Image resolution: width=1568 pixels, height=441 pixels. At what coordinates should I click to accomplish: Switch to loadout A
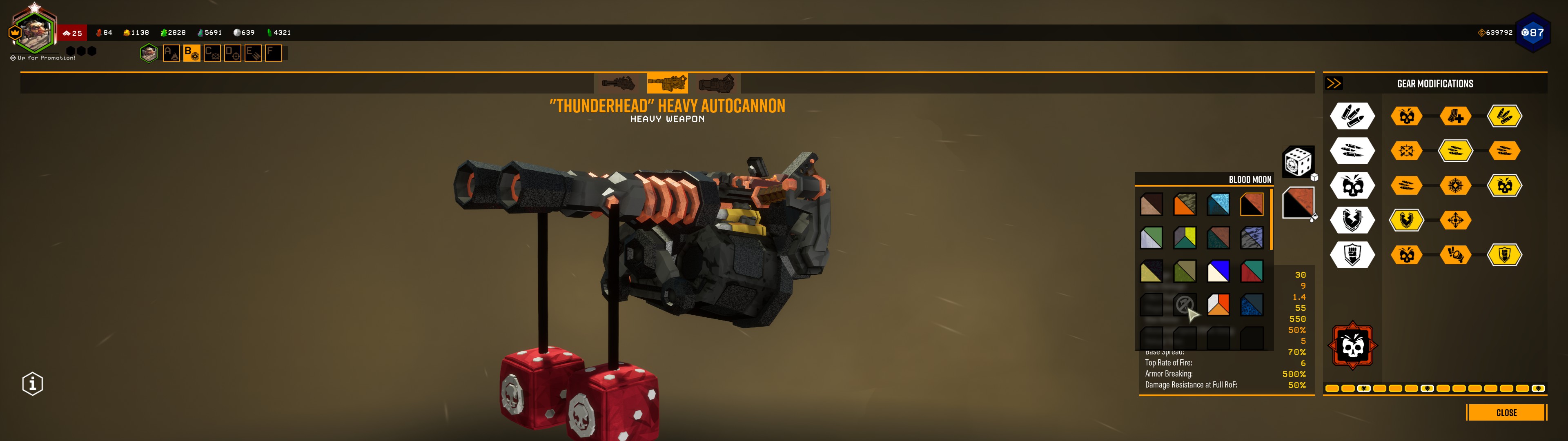tap(171, 53)
